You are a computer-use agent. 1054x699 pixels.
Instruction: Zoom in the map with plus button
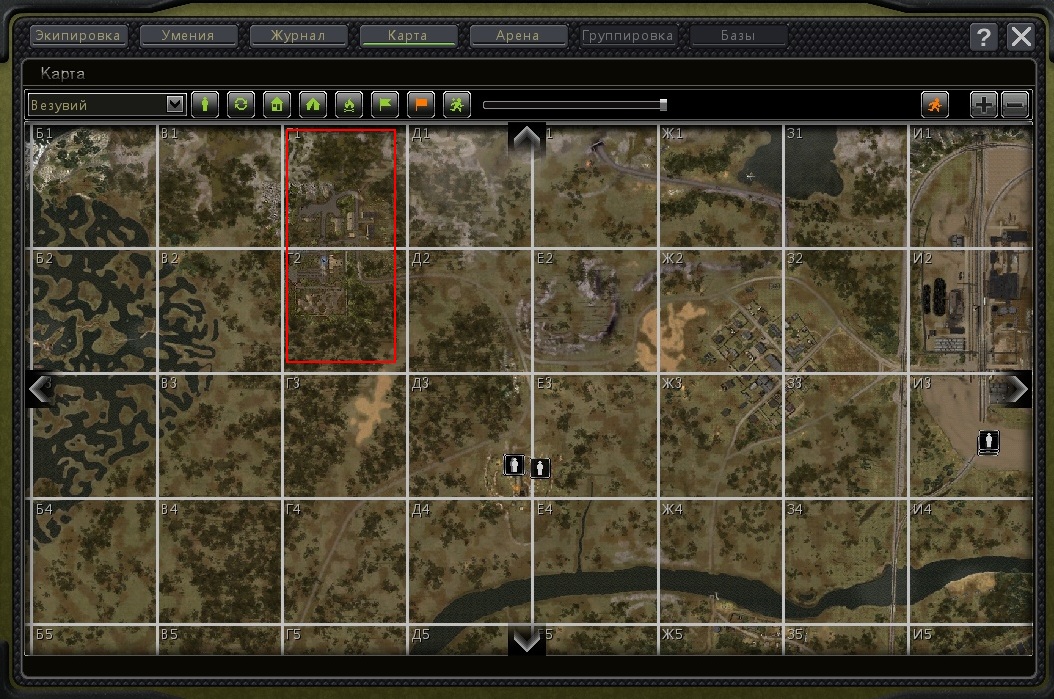click(x=984, y=103)
